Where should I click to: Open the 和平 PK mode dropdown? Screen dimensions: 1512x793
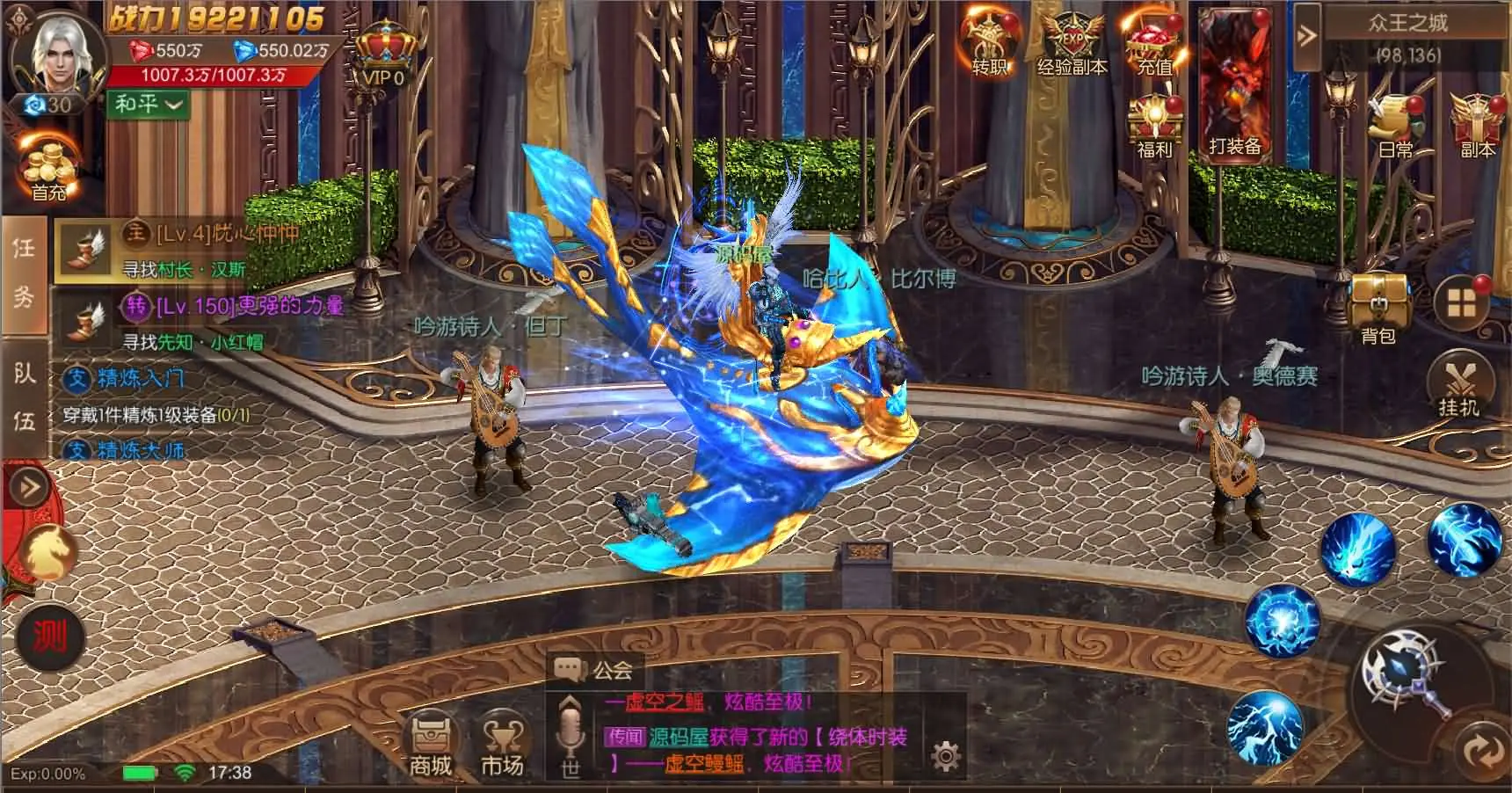pyautogui.click(x=148, y=105)
